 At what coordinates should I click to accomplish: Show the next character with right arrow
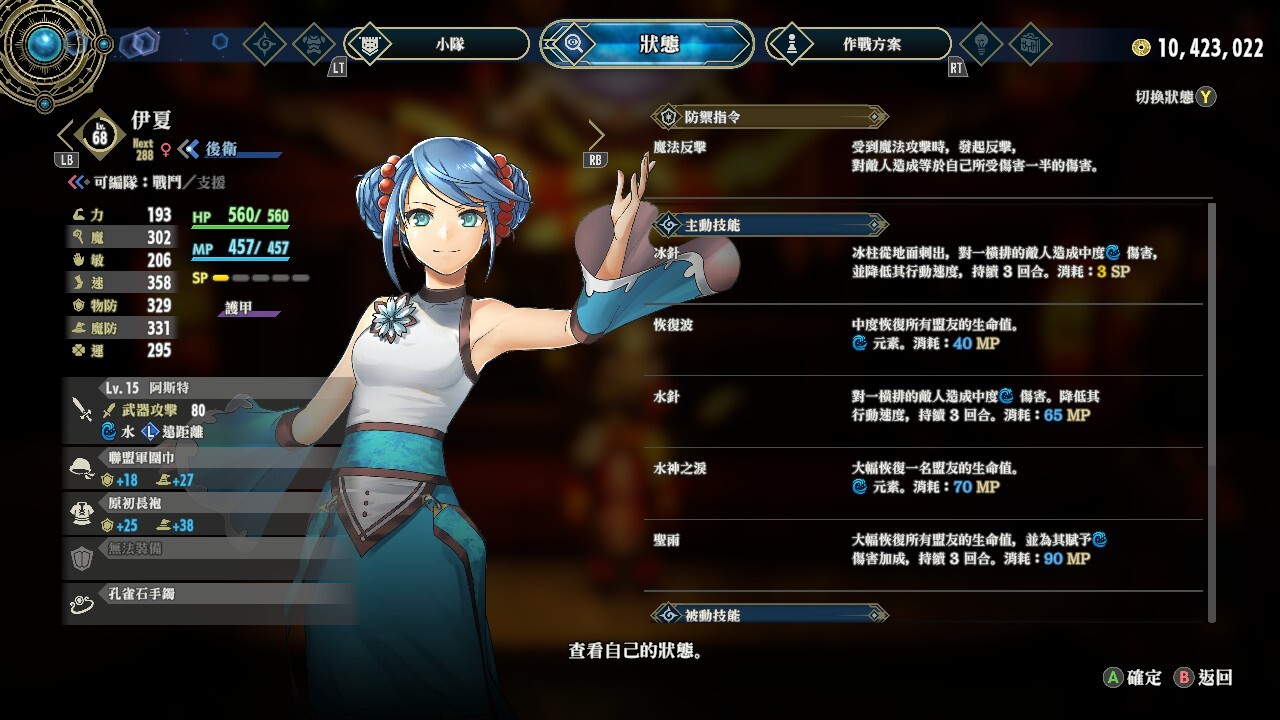[x=596, y=135]
